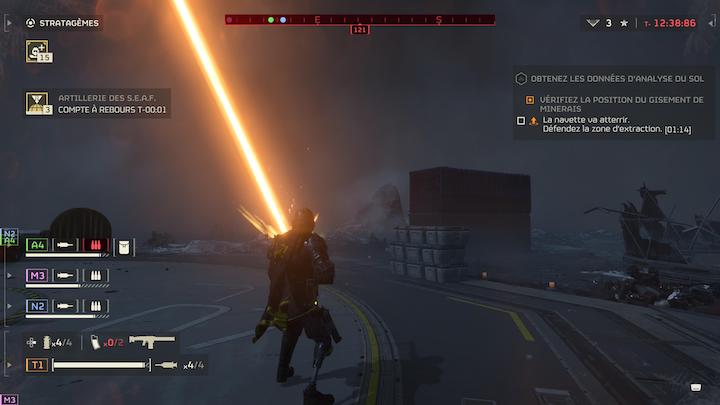Image resolution: width=720 pixels, height=405 pixels.
Task: Select the A4 squad member tag
Action: point(37,244)
